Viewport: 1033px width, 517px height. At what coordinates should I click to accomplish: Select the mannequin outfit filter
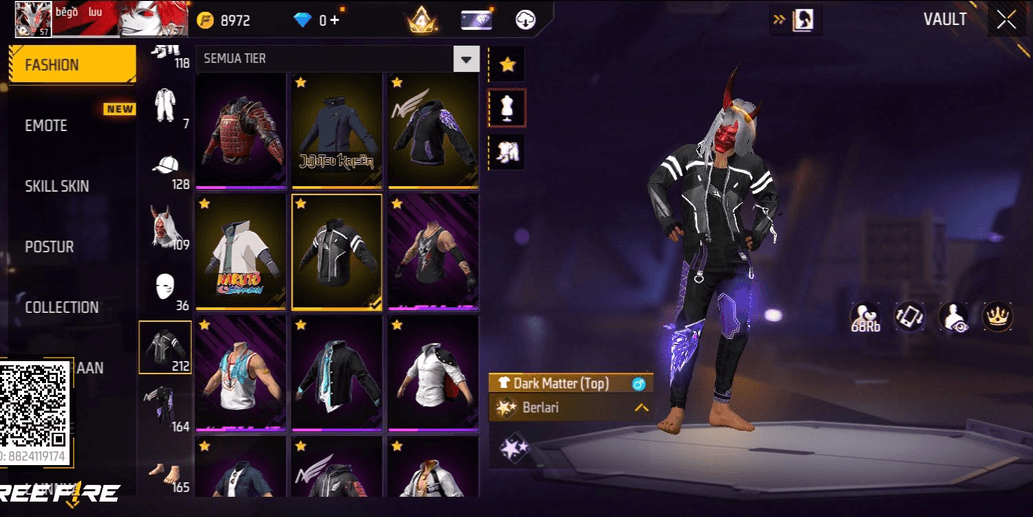click(507, 108)
